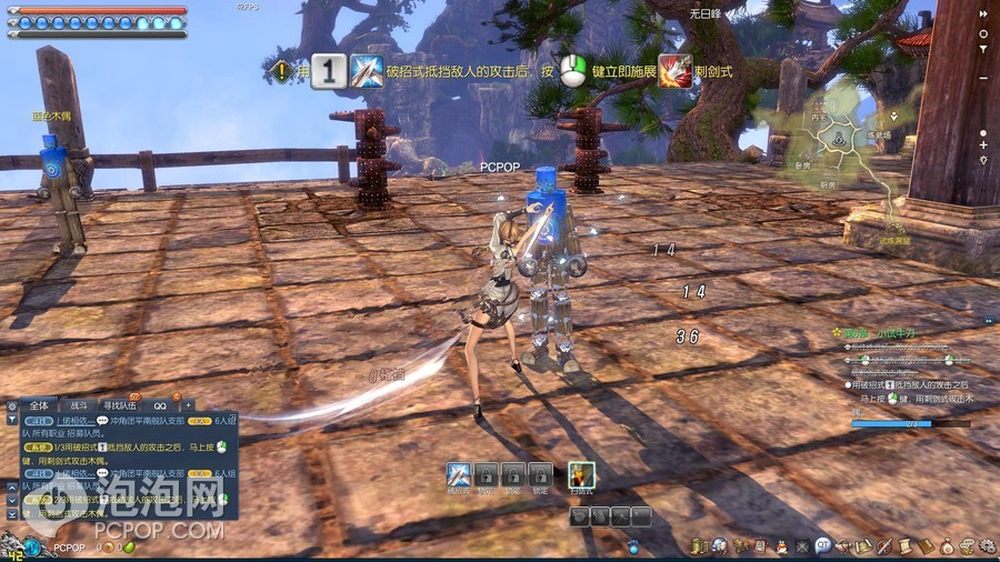This screenshot has height=562, width=1000.
Task: Select the 寻找队伍 chat tab
Action: click(x=119, y=406)
